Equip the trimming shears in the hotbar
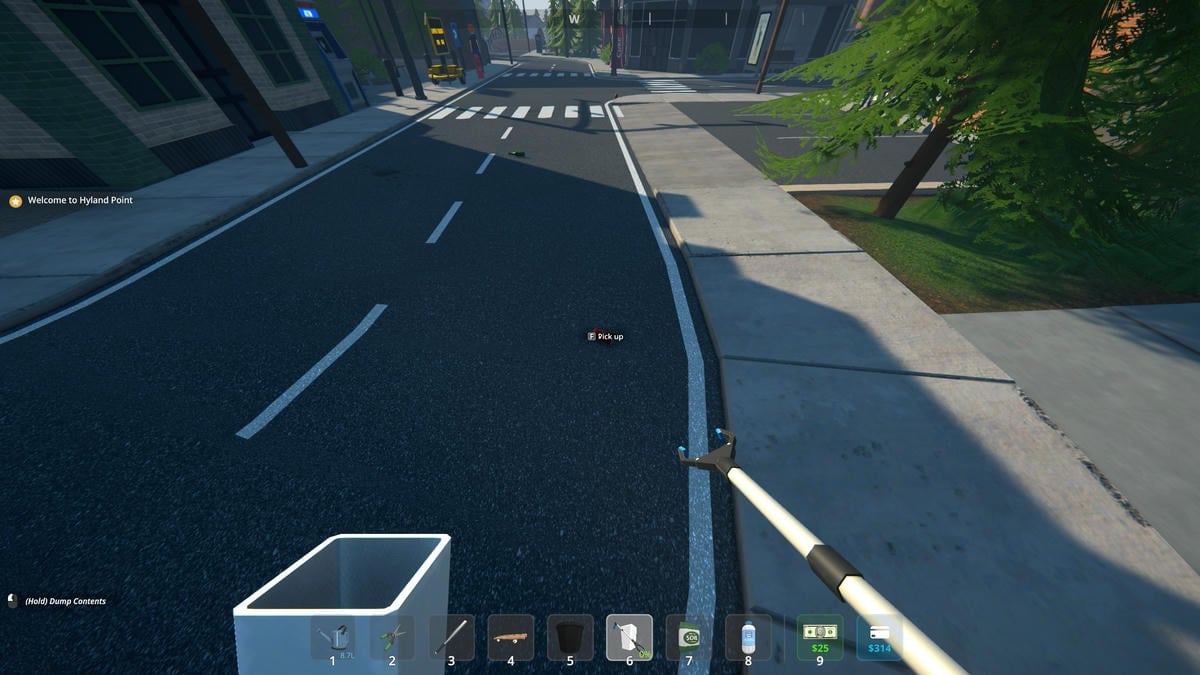The height and width of the screenshot is (675, 1200). pos(392,637)
